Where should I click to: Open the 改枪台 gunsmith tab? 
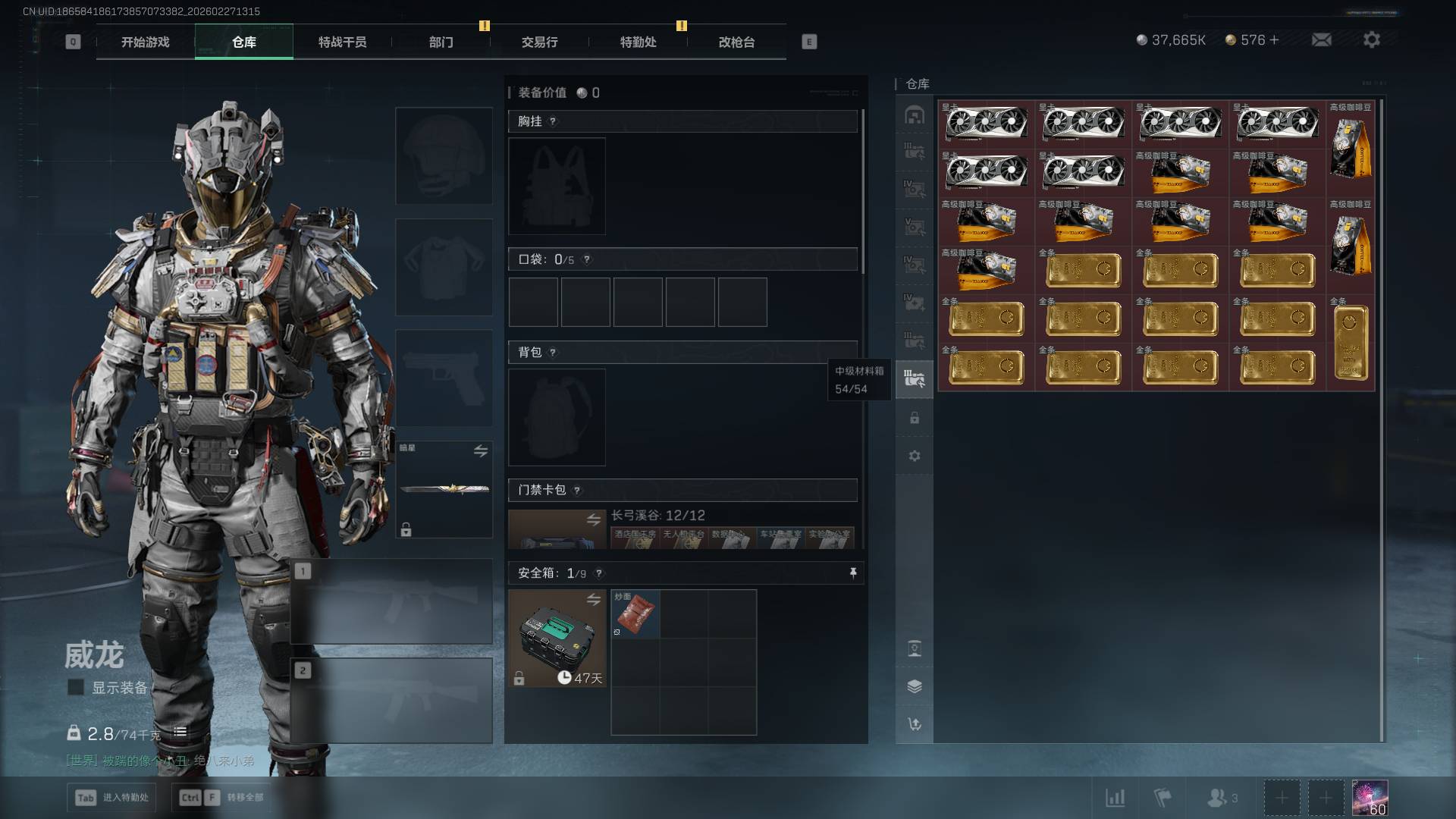(x=736, y=42)
